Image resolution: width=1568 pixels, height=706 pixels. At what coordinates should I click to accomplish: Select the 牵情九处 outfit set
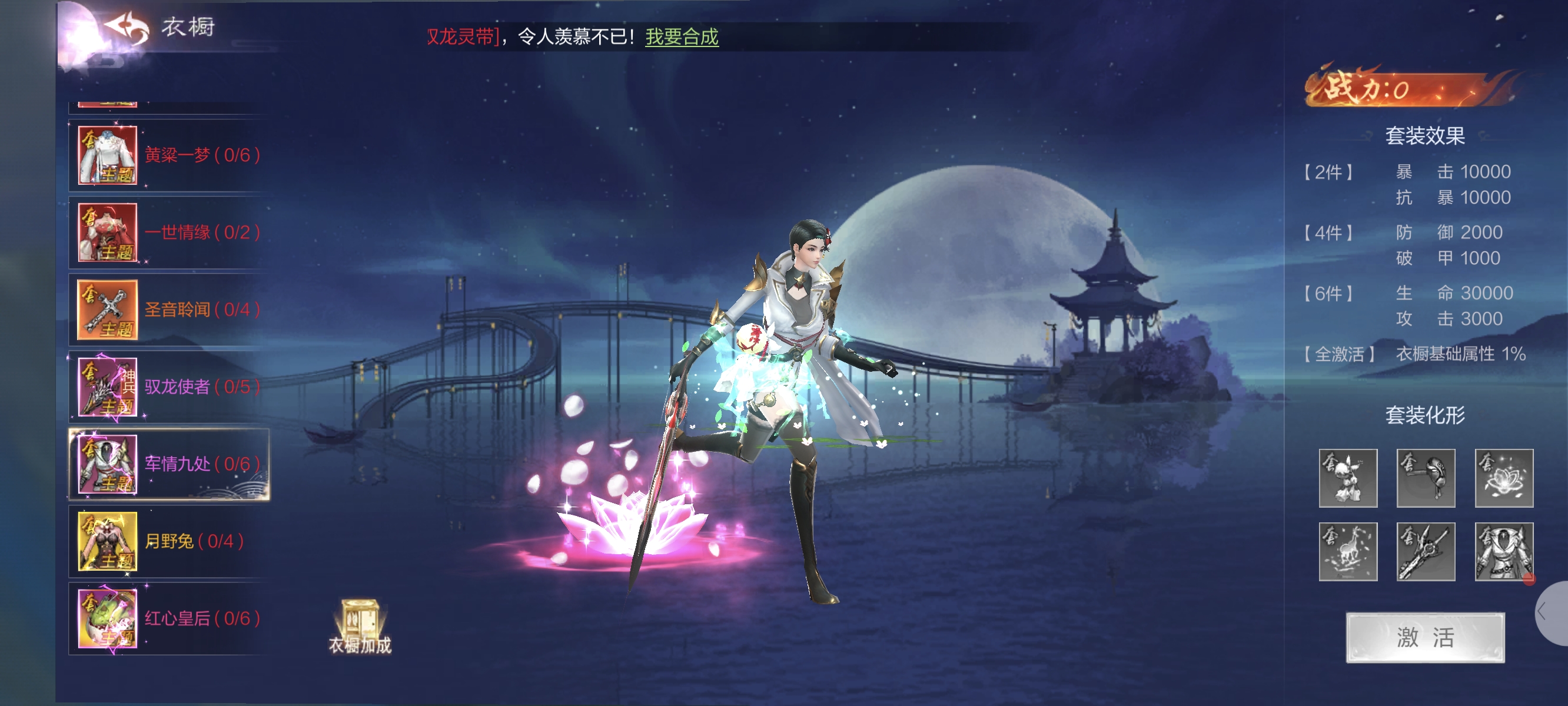168,464
